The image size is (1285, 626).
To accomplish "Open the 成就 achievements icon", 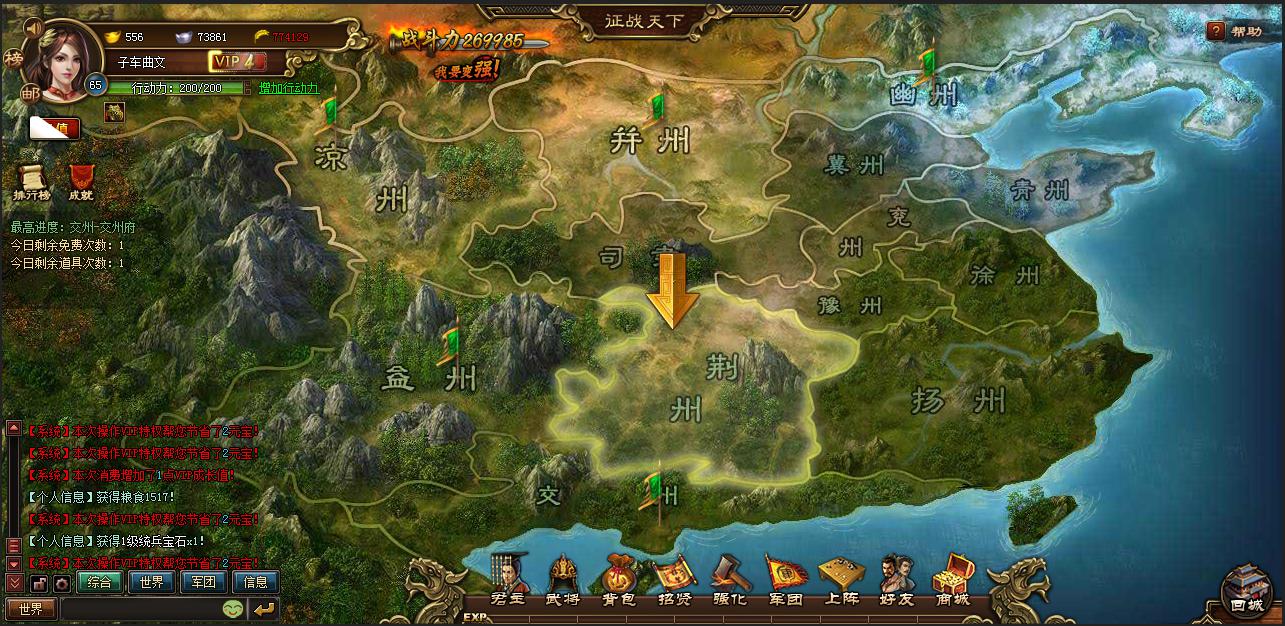I will [81, 182].
